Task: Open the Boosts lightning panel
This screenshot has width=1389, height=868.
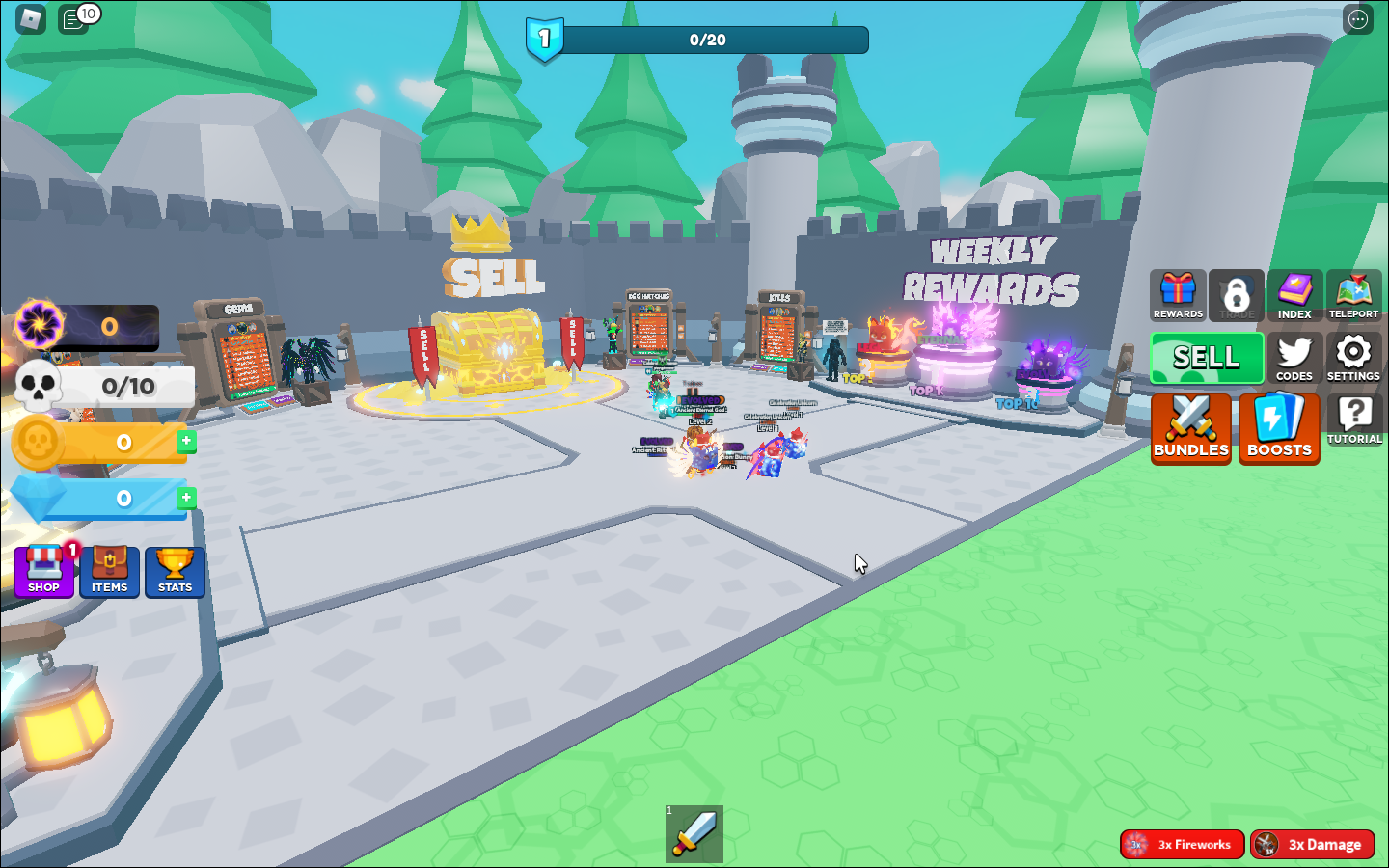Action: click(x=1279, y=427)
